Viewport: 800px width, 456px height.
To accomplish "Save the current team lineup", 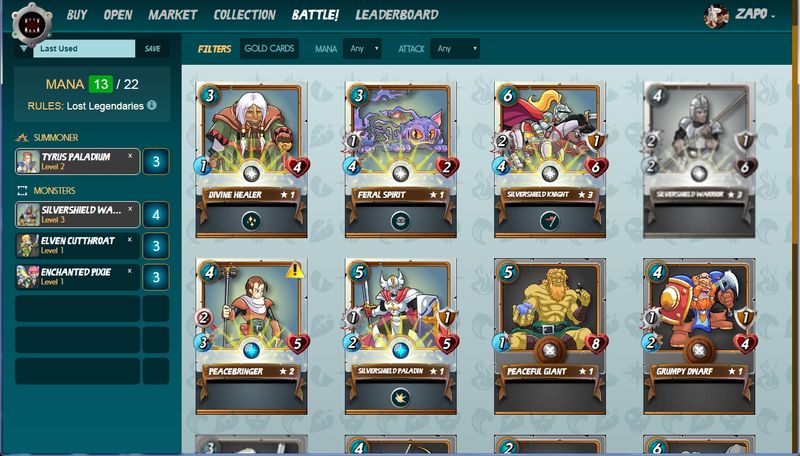I will point(152,48).
